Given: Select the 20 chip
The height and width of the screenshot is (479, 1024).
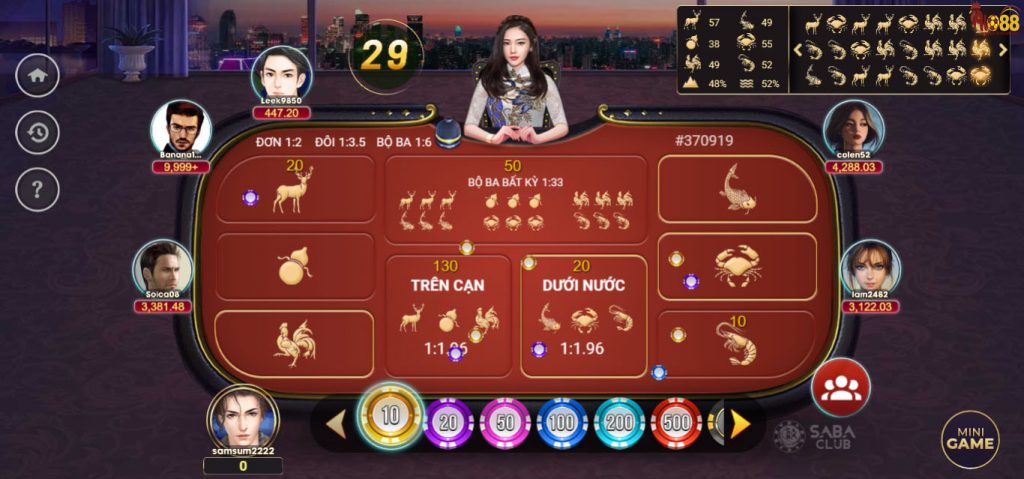Looking at the screenshot, I should (x=448, y=423).
